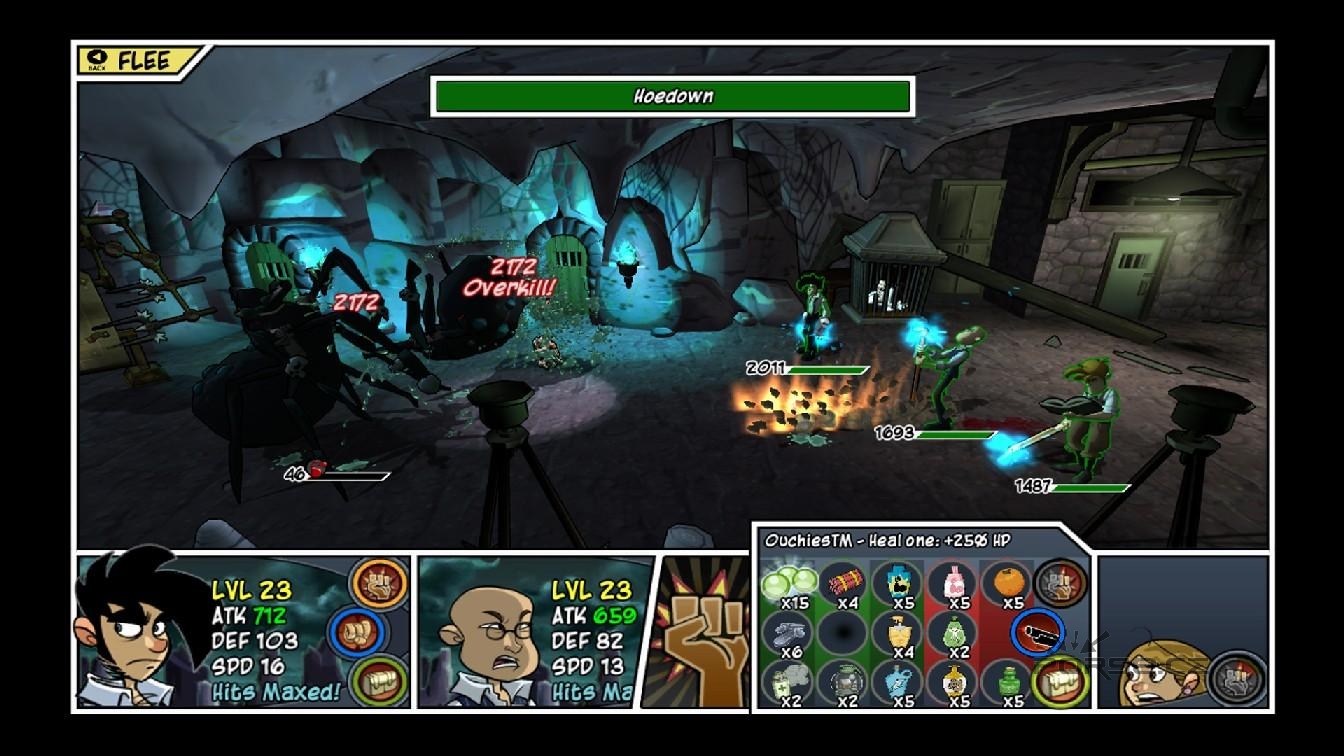Choose the camo grenade item
This screenshot has height=756, width=1344.
pos(845,682)
